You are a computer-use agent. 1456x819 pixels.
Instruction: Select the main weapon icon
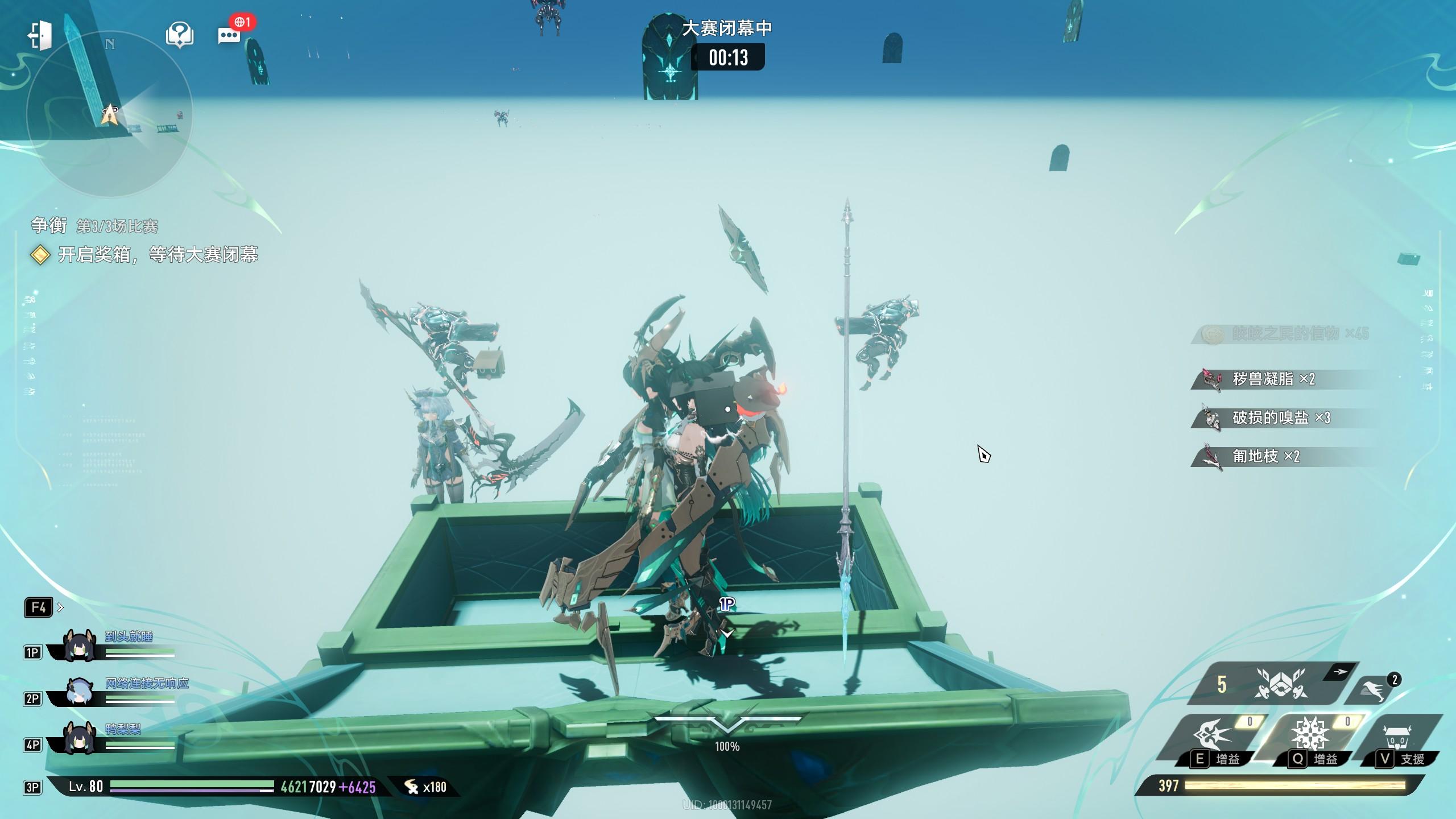click(1281, 684)
